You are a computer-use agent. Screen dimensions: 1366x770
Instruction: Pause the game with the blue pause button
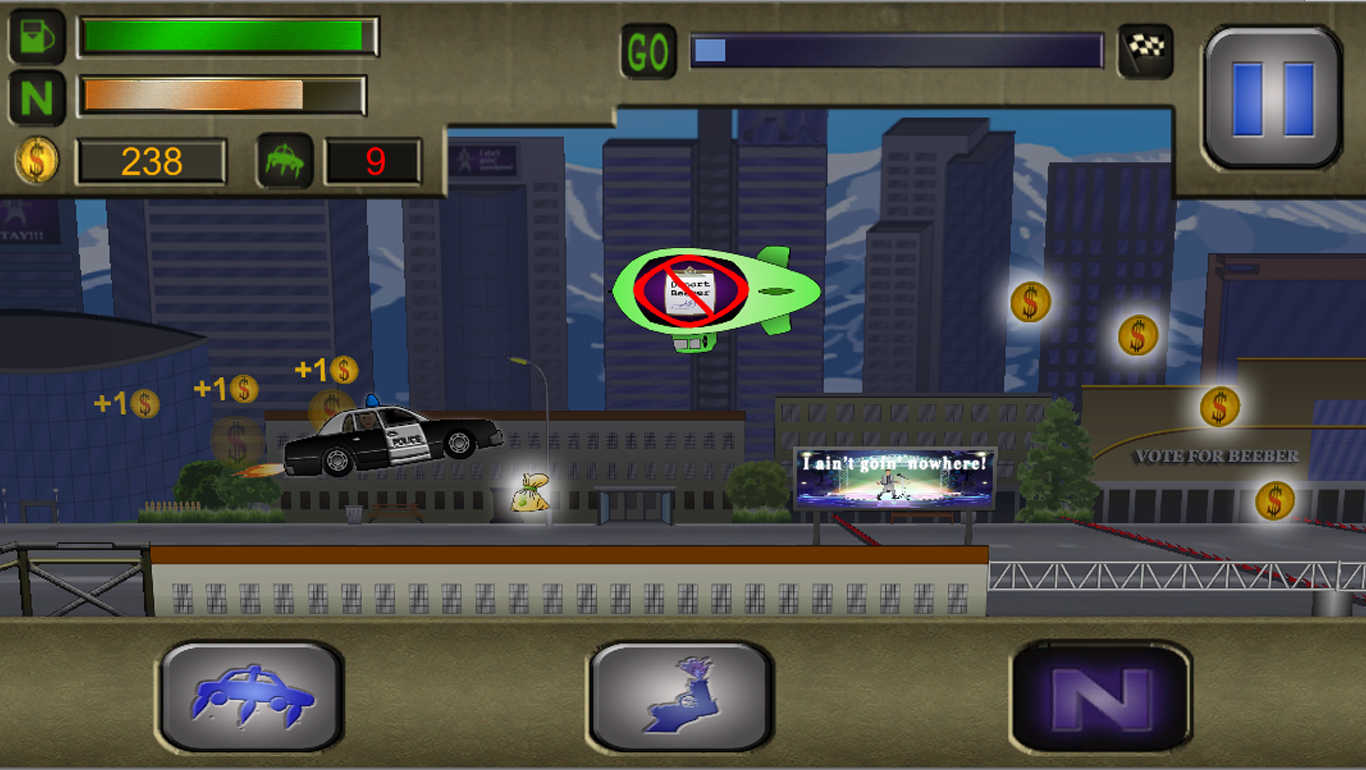click(x=1272, y=98)
